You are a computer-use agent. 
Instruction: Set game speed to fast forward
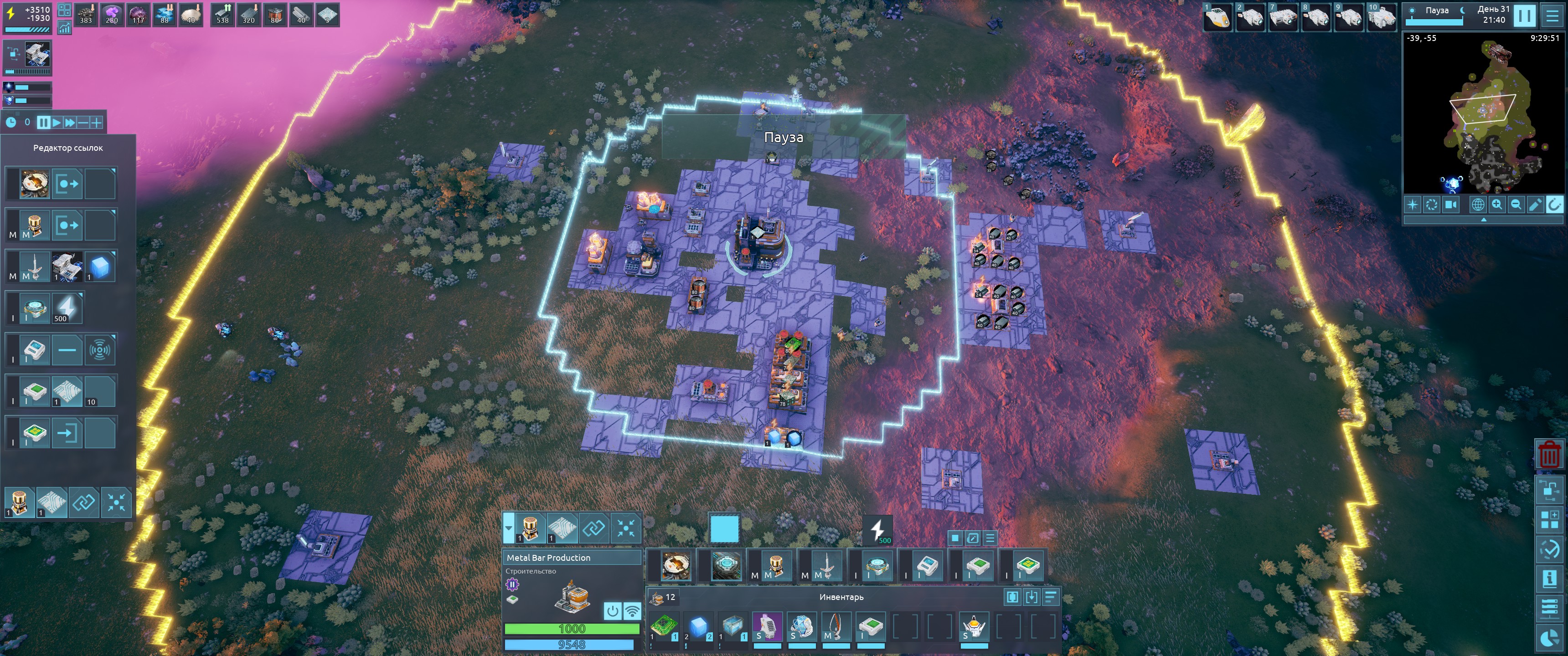click(70, 122)
